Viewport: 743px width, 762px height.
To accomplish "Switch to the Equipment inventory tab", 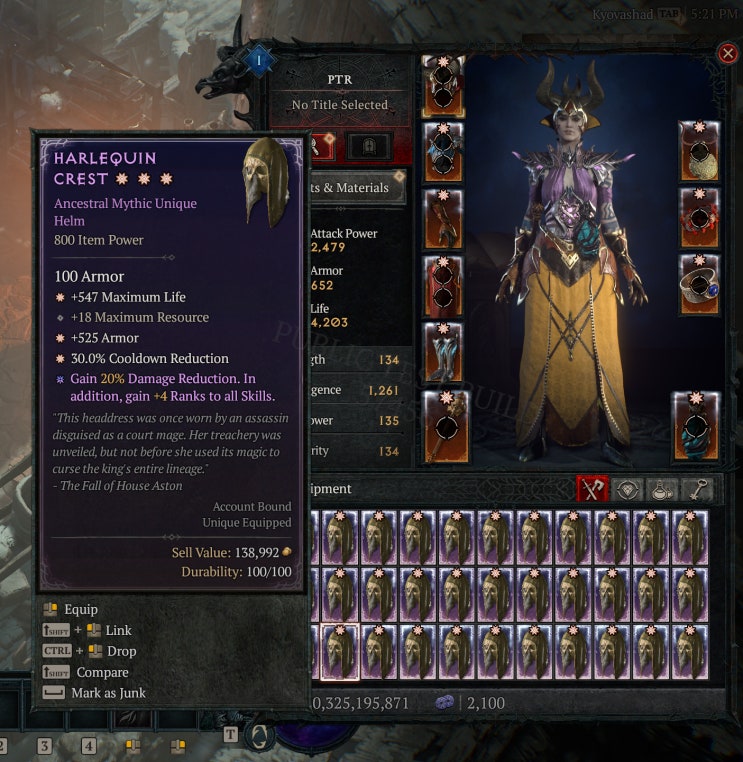I will (x=592, y=489).
